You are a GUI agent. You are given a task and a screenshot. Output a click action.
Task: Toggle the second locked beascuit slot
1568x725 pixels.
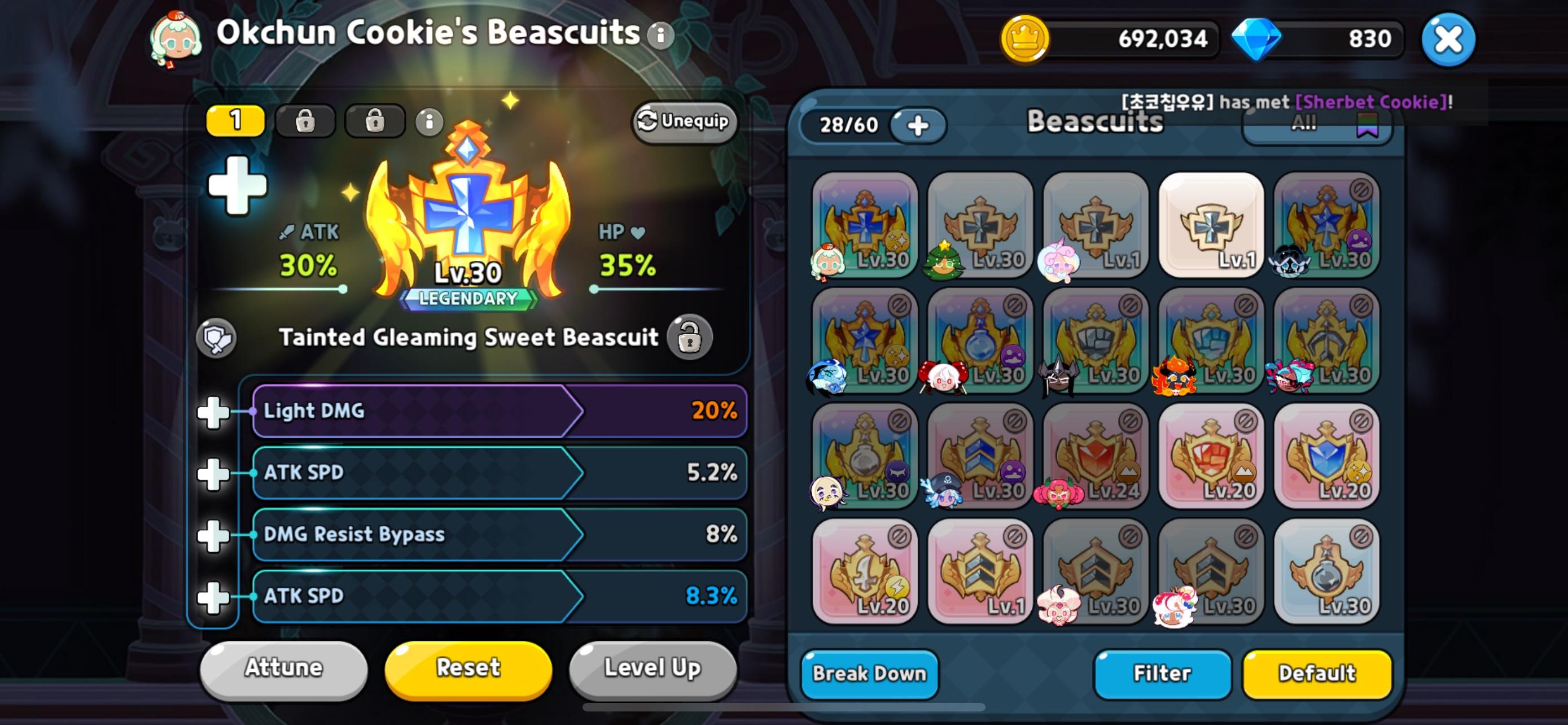(305, 121)
